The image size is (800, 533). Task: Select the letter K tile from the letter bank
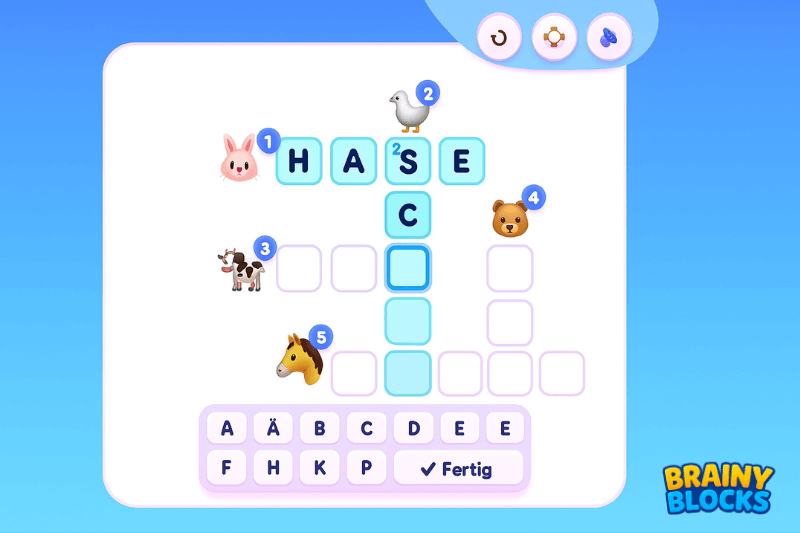click(x=320, y=468)
